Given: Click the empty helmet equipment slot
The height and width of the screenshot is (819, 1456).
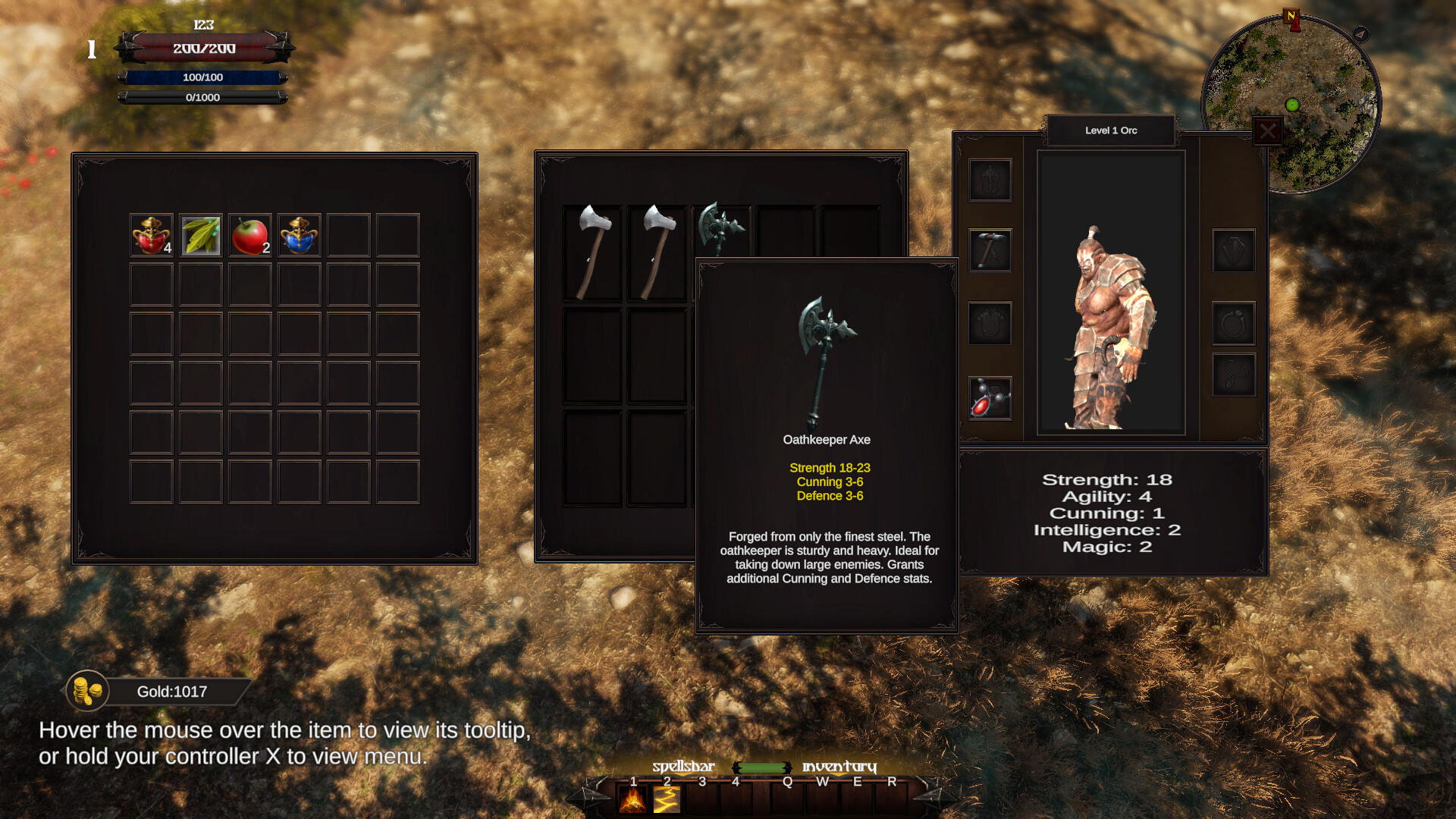Looking at the screenshot, I should point(990,180).
